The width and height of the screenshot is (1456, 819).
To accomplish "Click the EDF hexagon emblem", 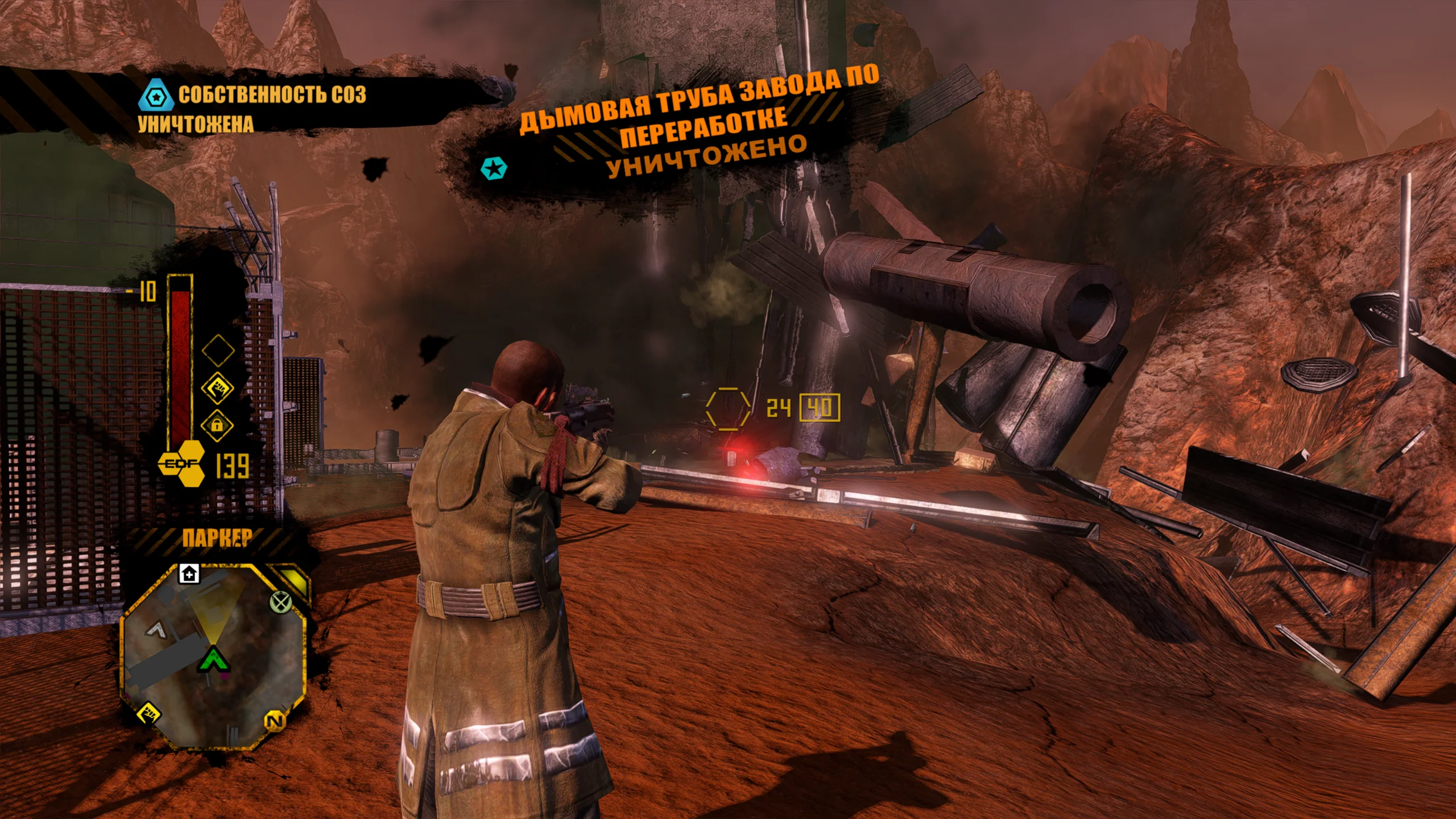I will tap(182, 464).
